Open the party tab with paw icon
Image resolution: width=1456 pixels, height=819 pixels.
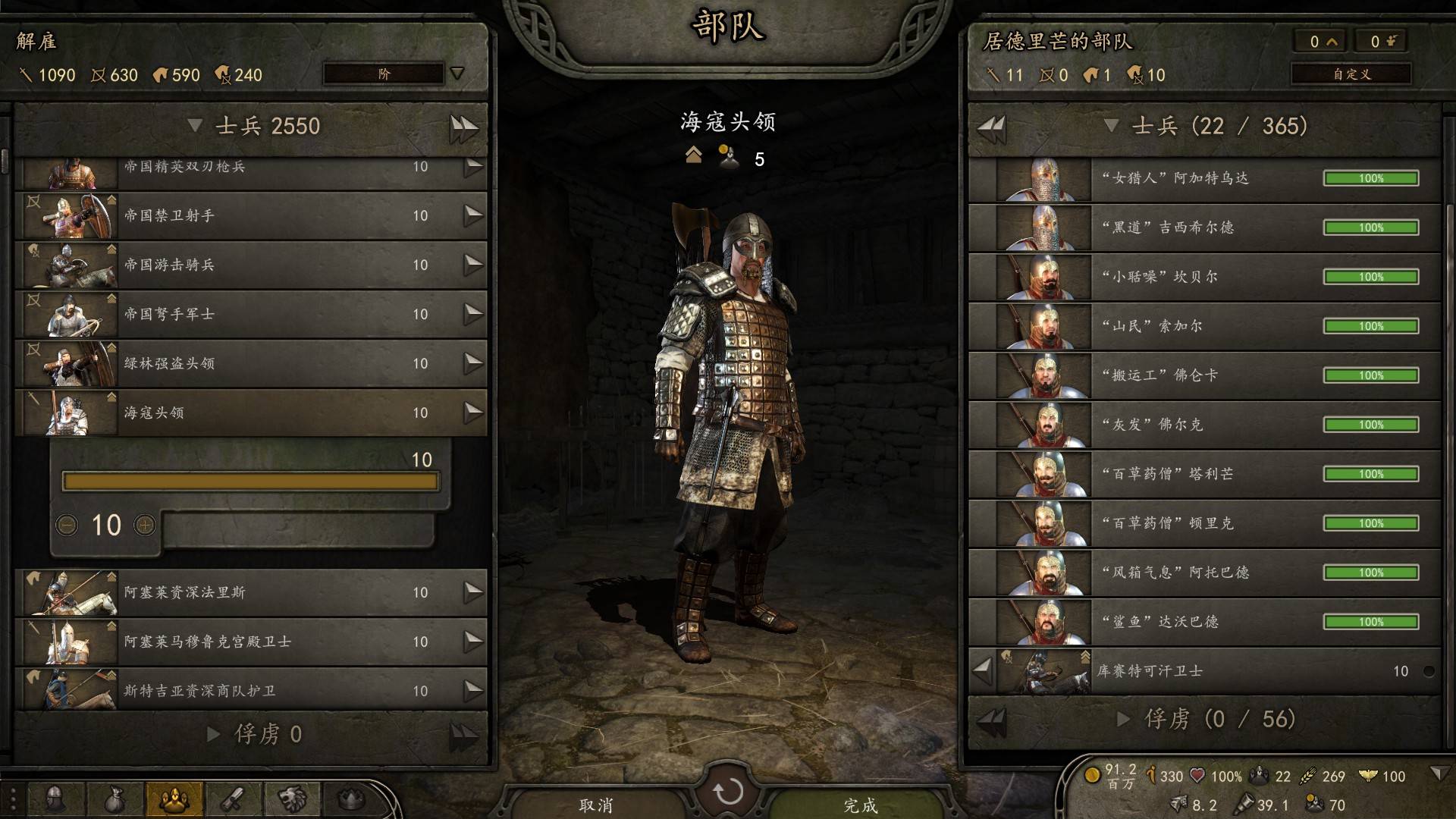point(175,799)
